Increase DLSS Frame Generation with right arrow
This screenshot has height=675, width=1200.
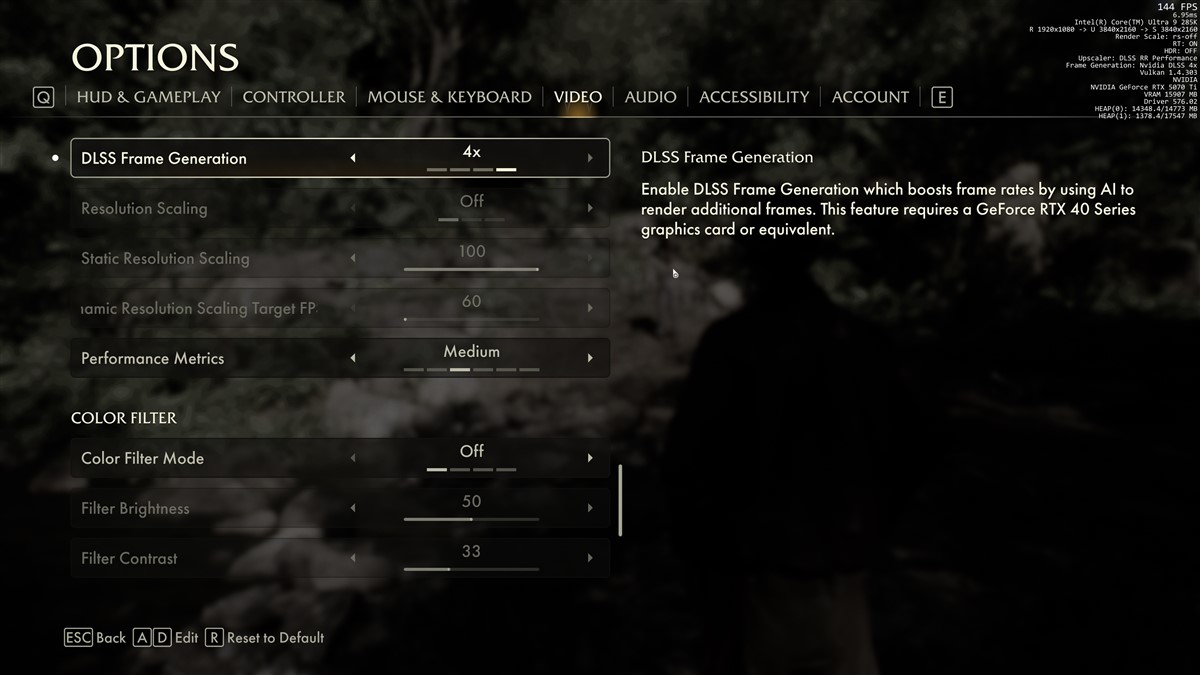[x=590, y=158]
